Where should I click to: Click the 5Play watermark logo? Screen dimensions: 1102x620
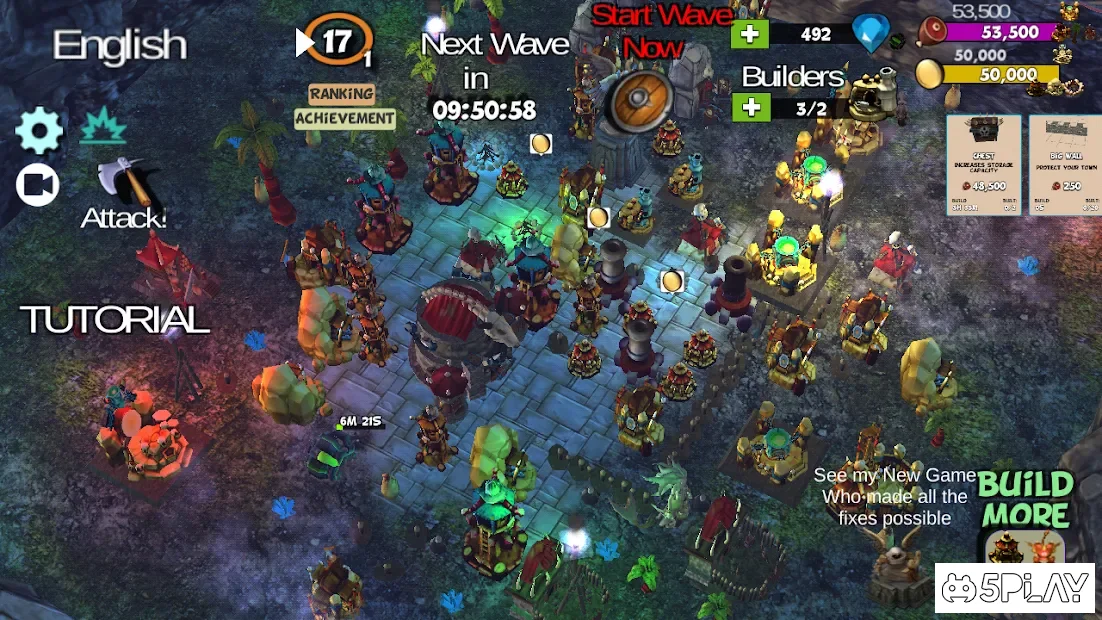(1016, 589)
